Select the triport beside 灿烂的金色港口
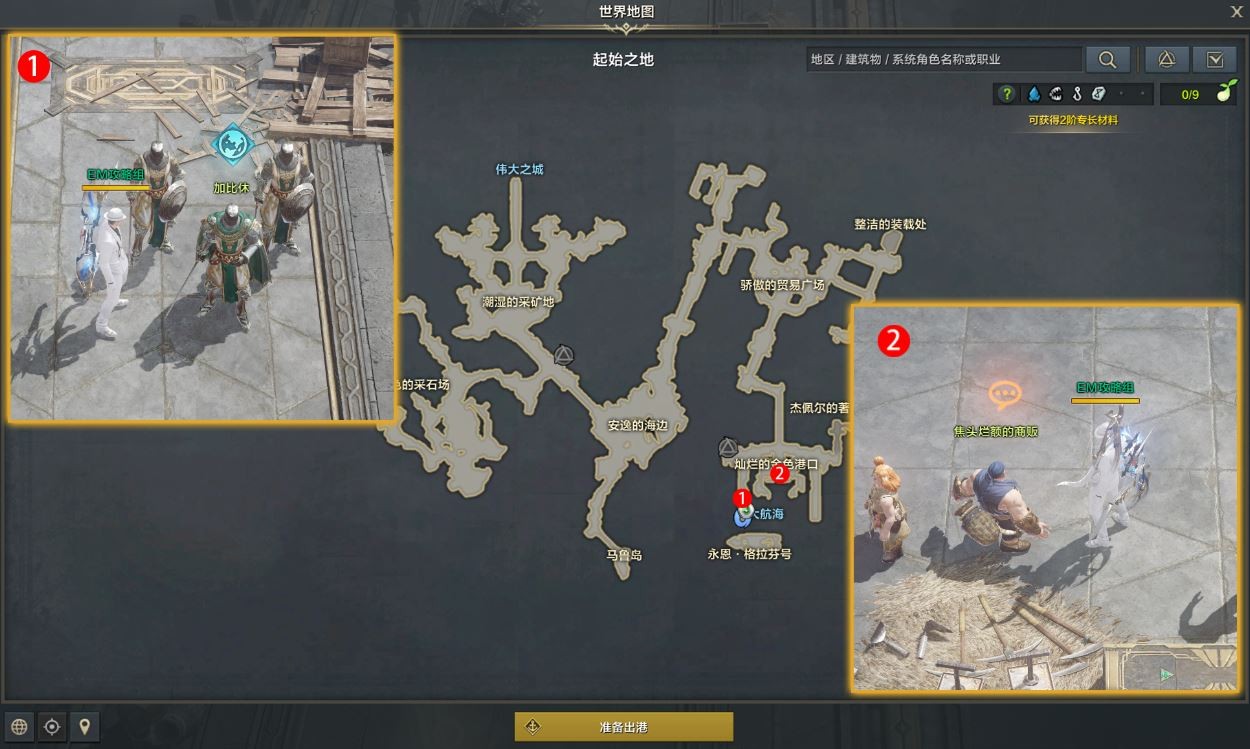 [727, 447]
